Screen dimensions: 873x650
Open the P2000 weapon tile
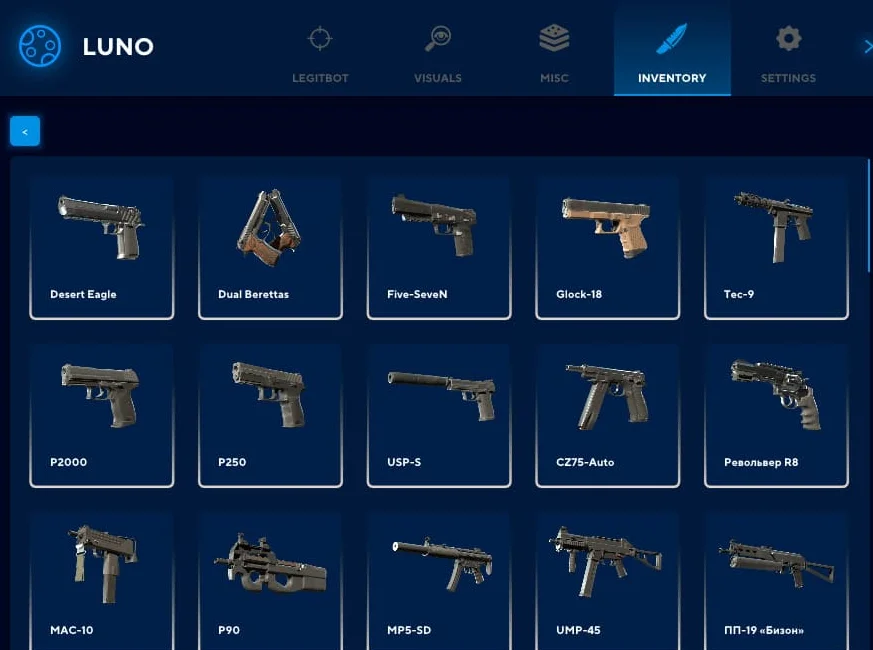click(x=102, y=415)
